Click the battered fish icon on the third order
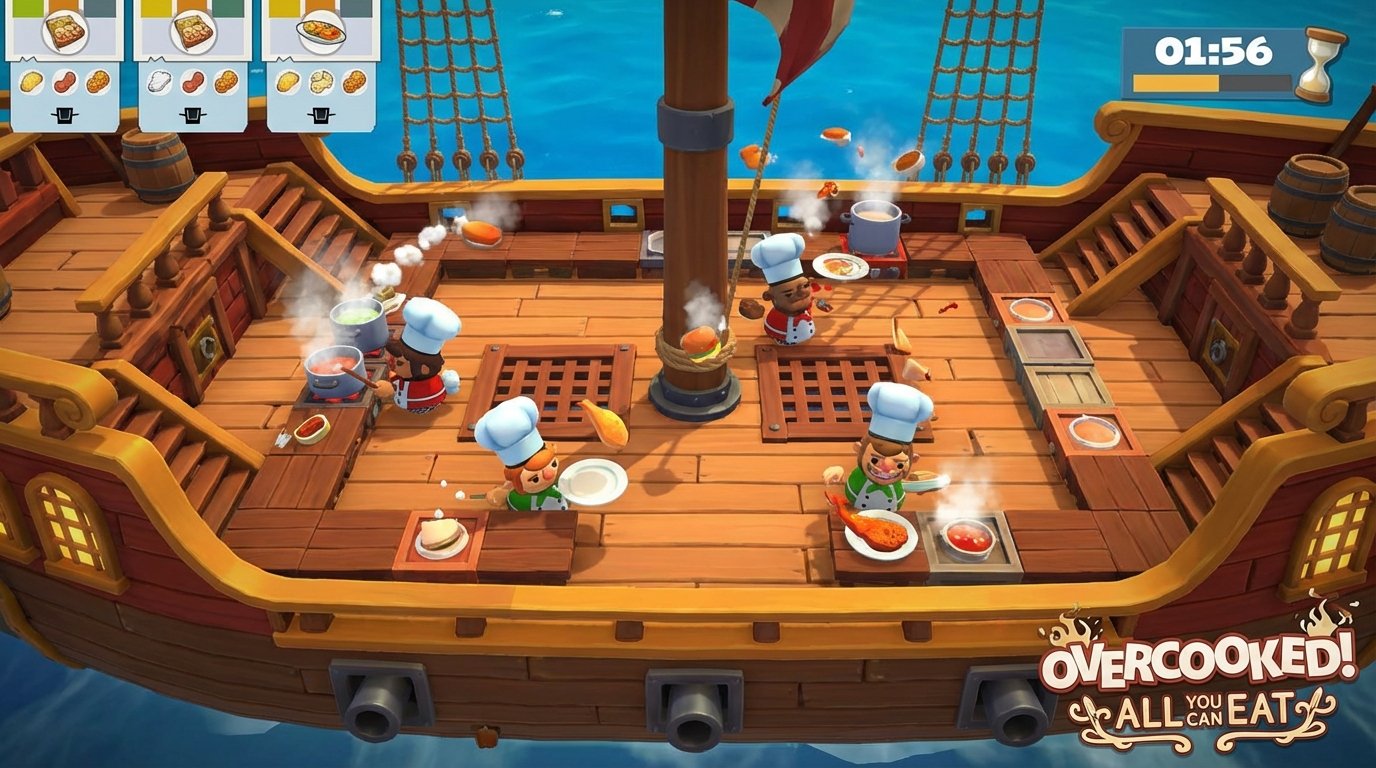The image size is (1376, 768). point(320,84)
